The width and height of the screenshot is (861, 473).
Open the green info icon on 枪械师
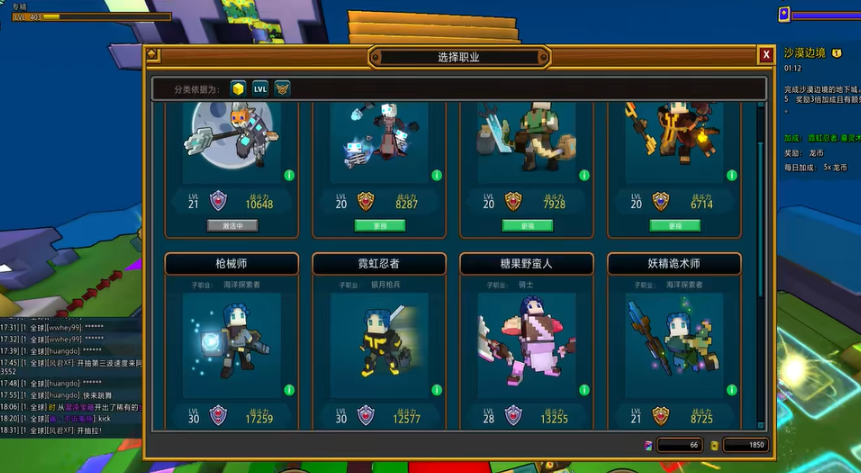289,390
